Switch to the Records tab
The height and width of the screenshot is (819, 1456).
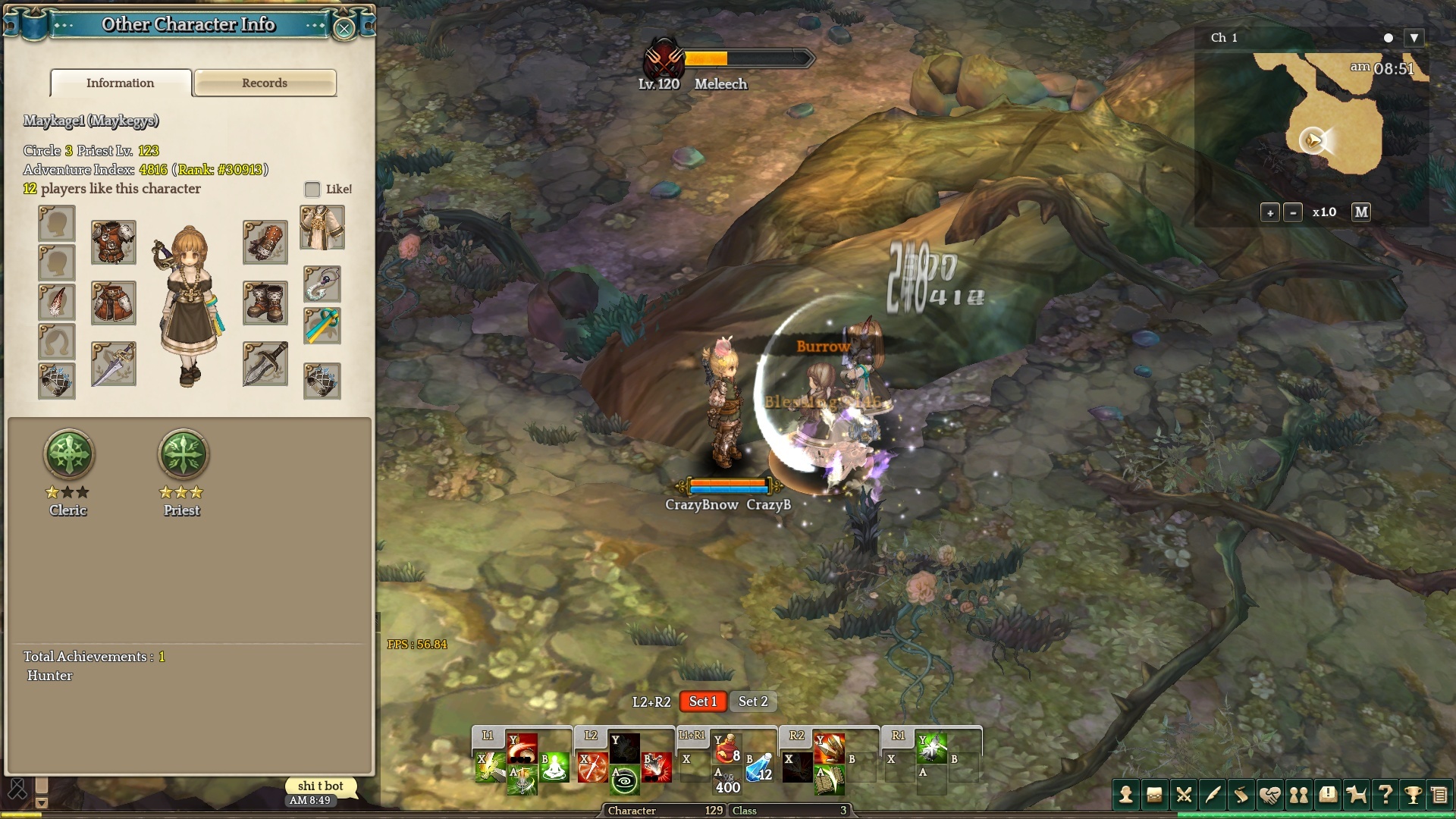(265, 83)
